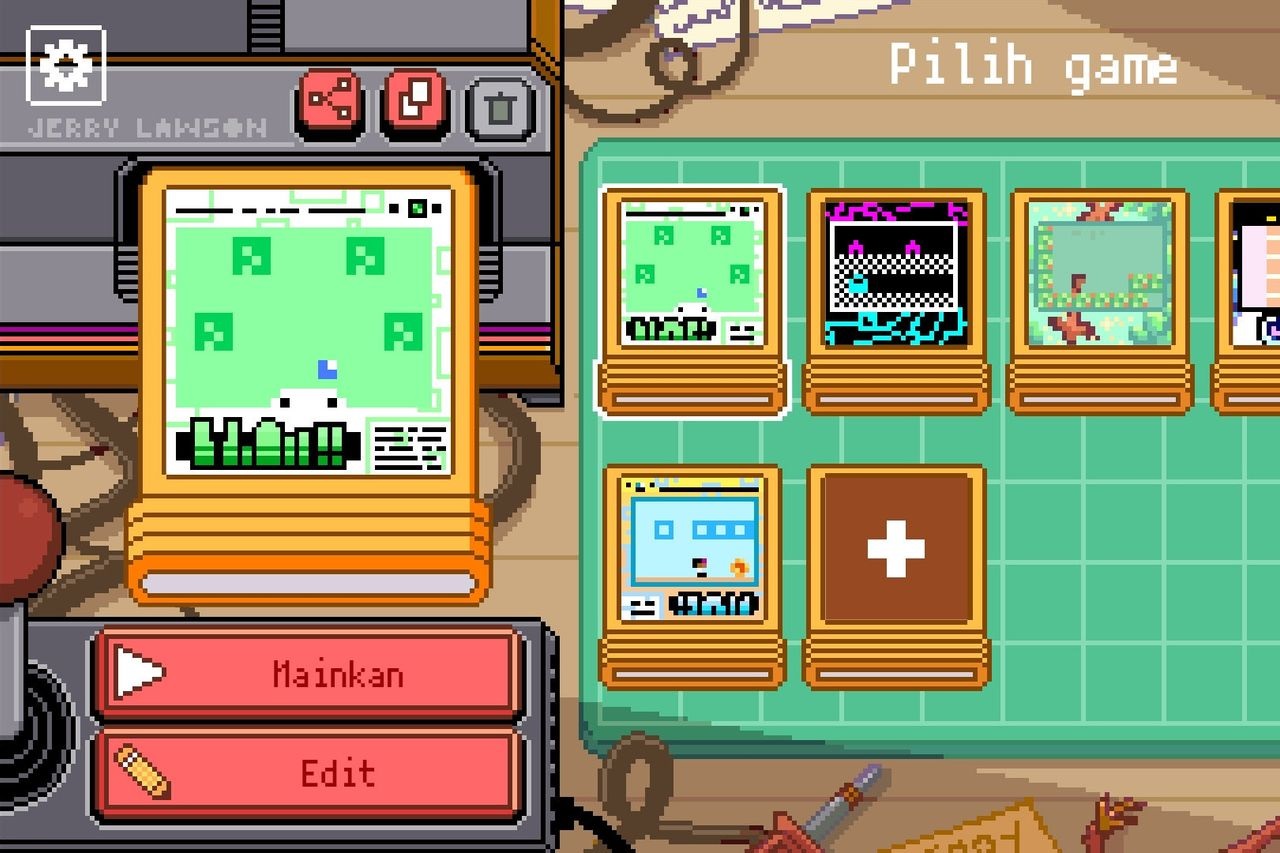Open the editor with the Edit button

308,773
